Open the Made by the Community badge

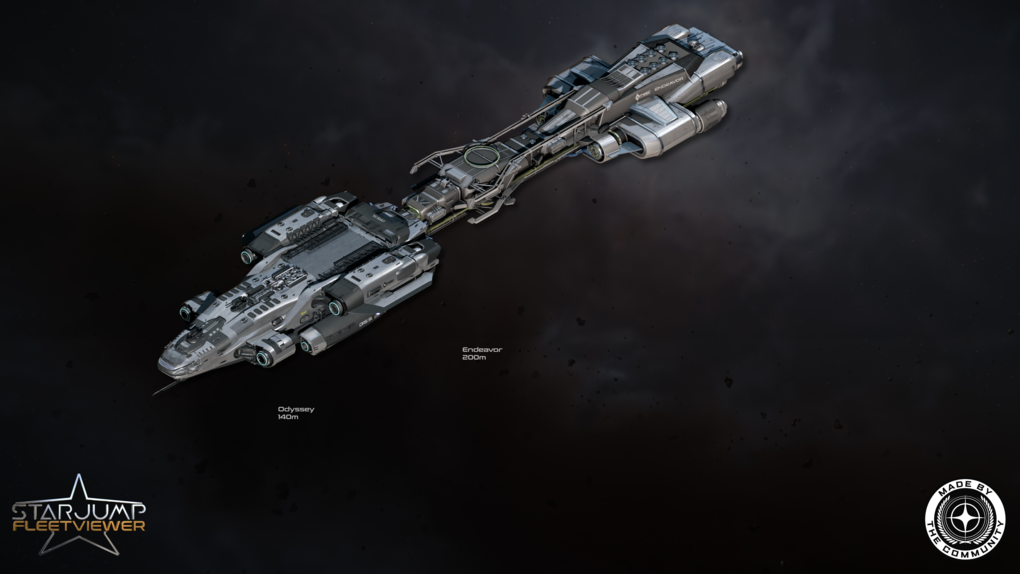click(x=964, y=518)
